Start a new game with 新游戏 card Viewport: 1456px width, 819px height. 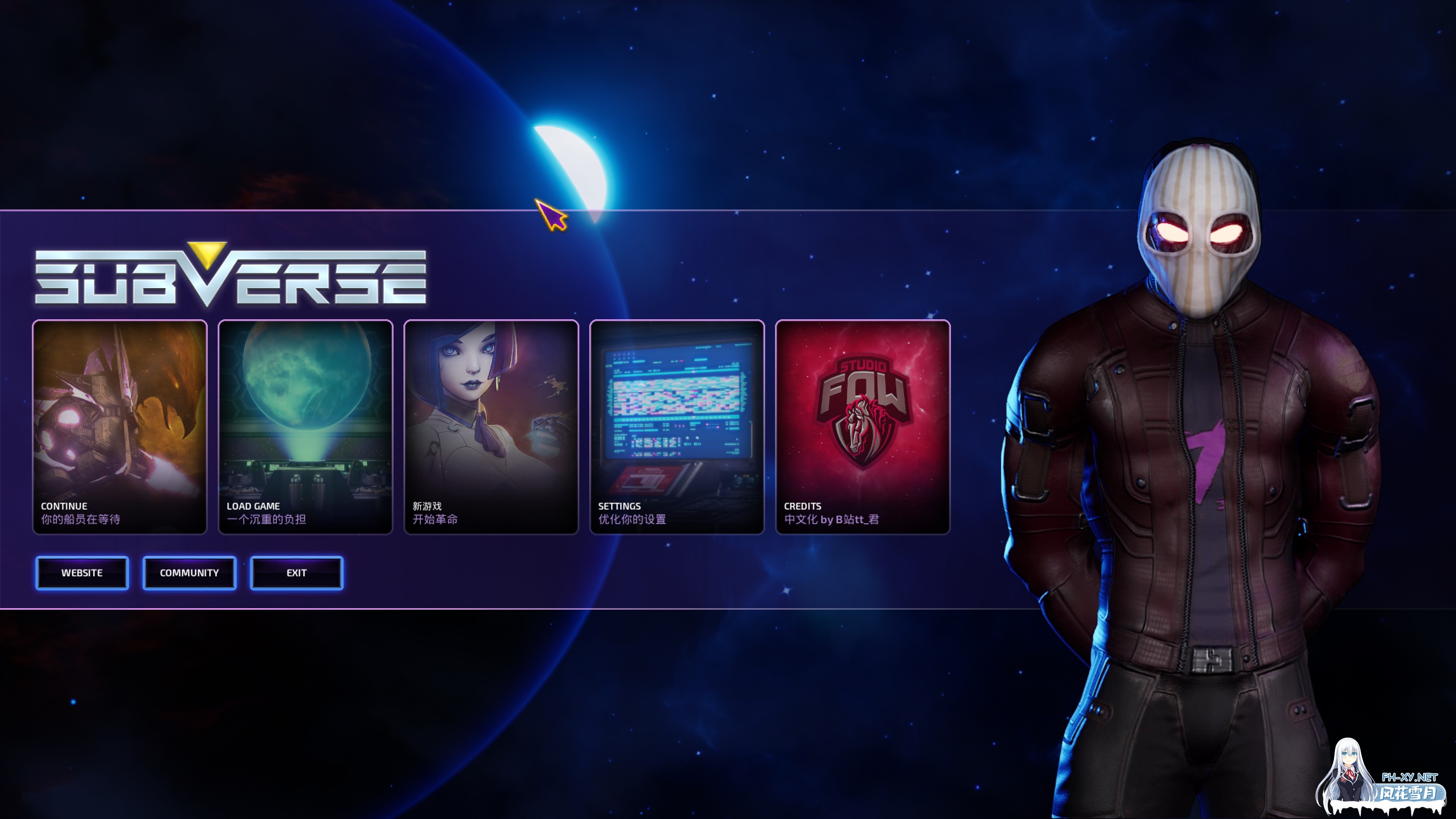[x=491, y=427]
